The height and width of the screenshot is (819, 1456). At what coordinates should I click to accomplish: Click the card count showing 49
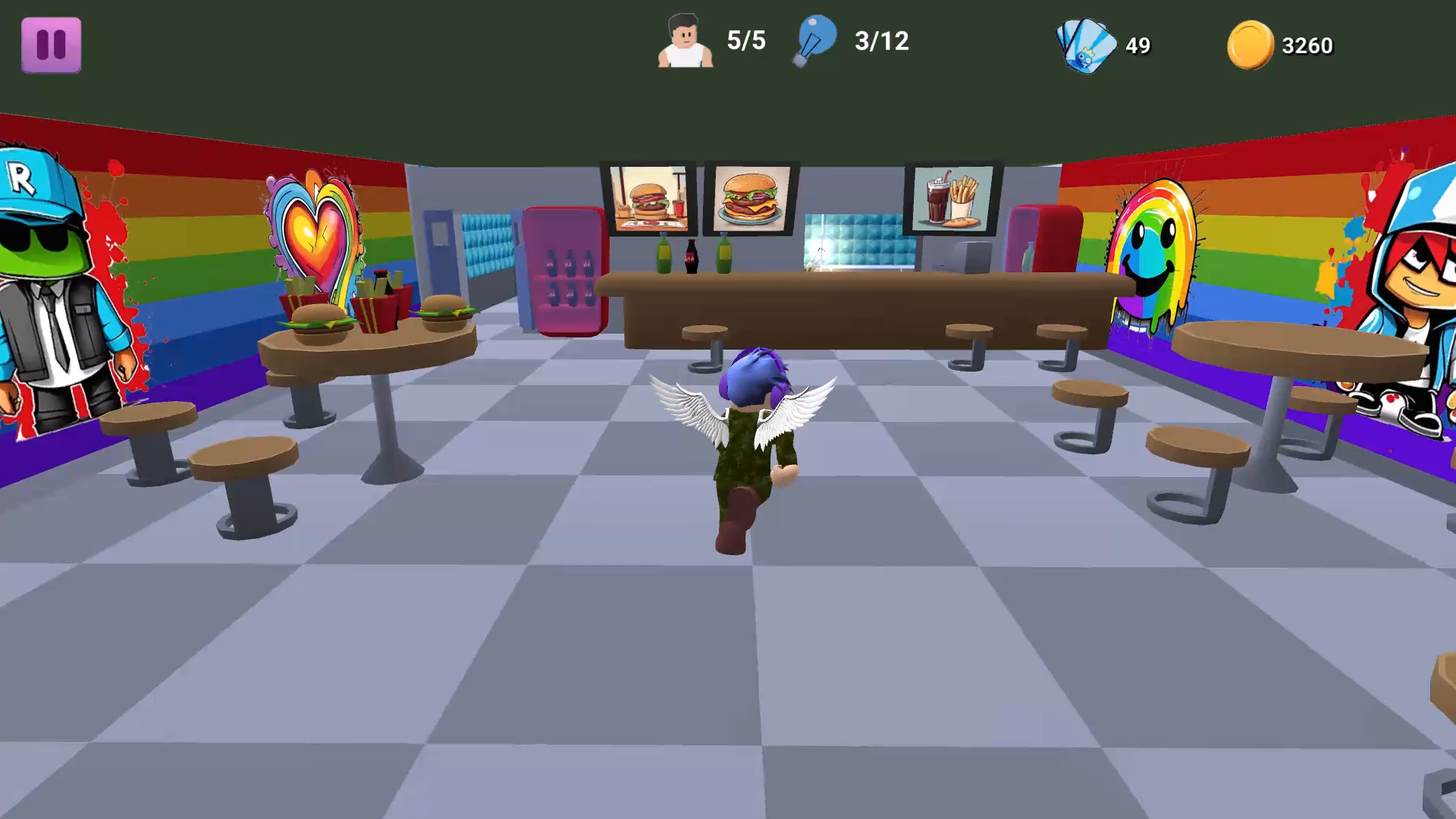click(x=1137, y=47)
